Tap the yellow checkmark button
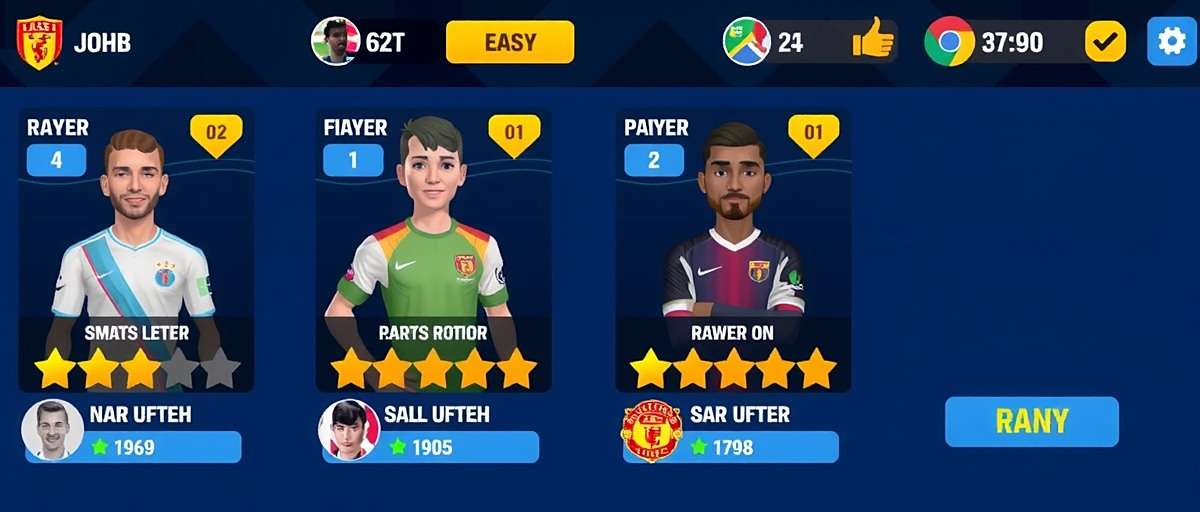Viewport: 1200px width, 512px height. [1105, 42]
